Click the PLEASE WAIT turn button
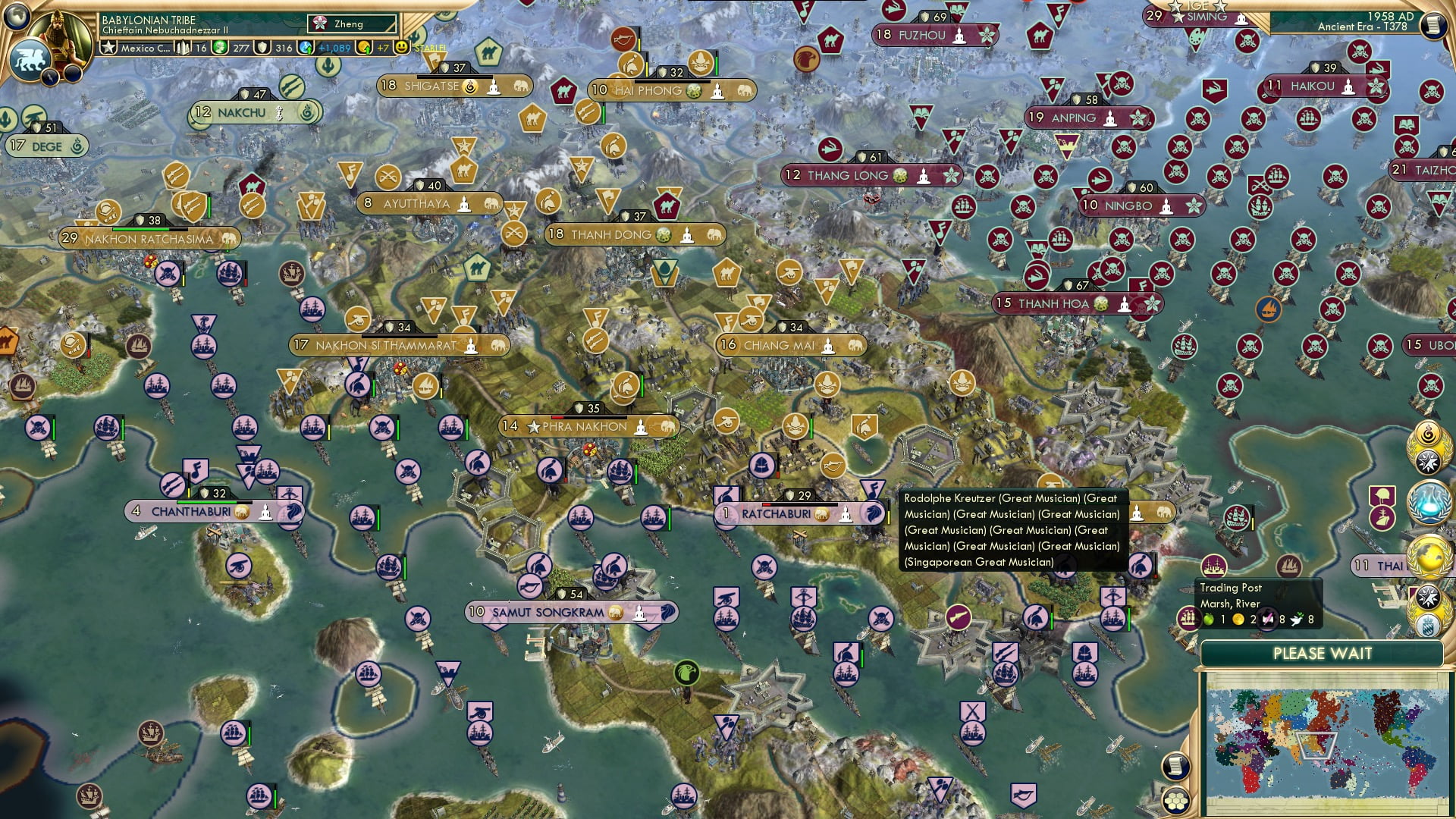 (x=1322, y=654)
